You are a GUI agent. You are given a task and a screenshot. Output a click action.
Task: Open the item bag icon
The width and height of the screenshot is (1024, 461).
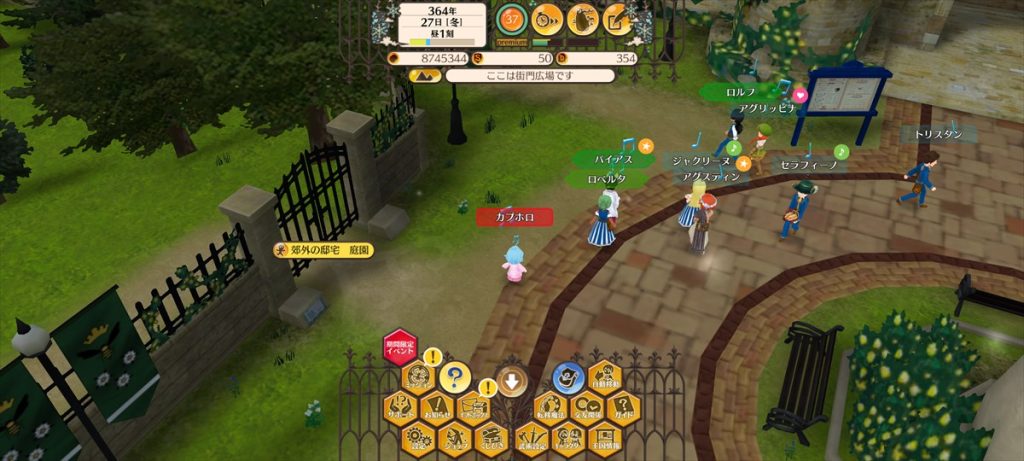[582, 18]
